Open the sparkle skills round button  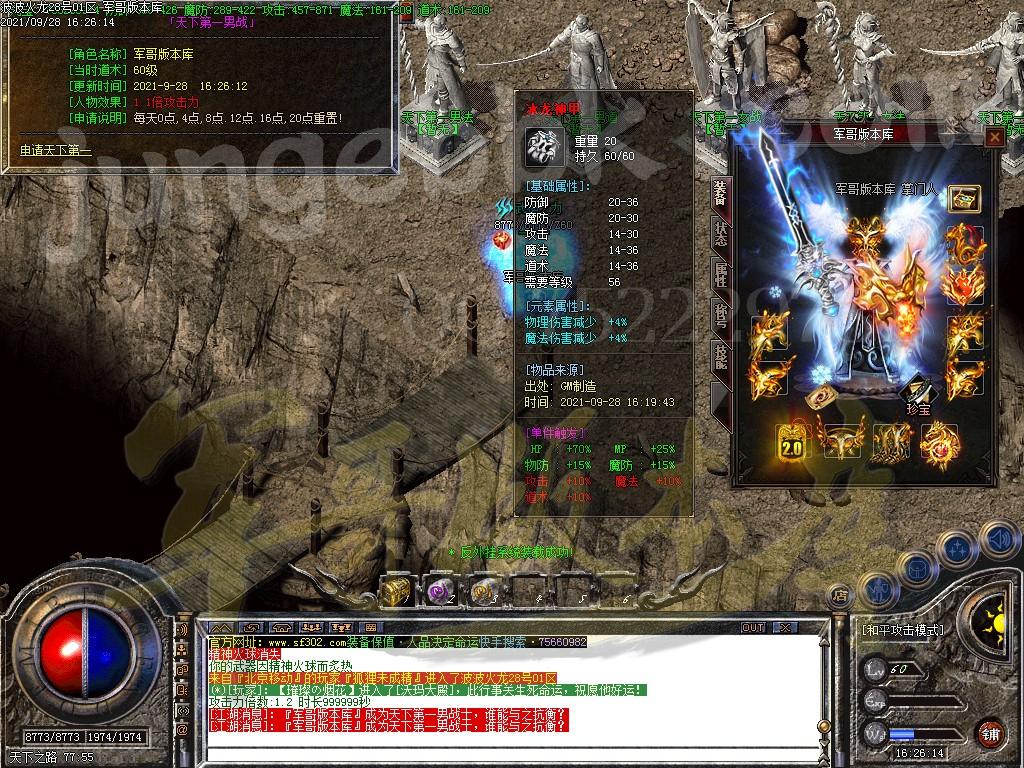tap(957, 548)
